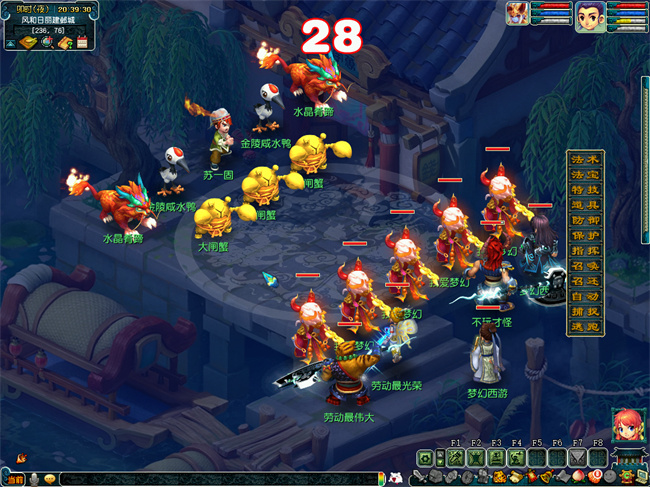This screenshot has height=487, width=650.
Task: Open the calendar icon under the clock
Action: coord(82,43)
